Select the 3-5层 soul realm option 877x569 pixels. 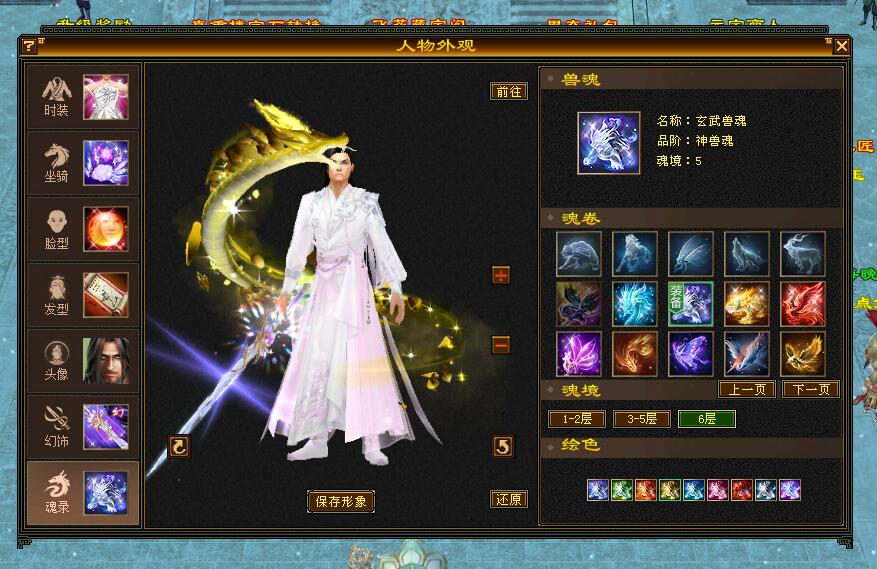tap(641, 419)
